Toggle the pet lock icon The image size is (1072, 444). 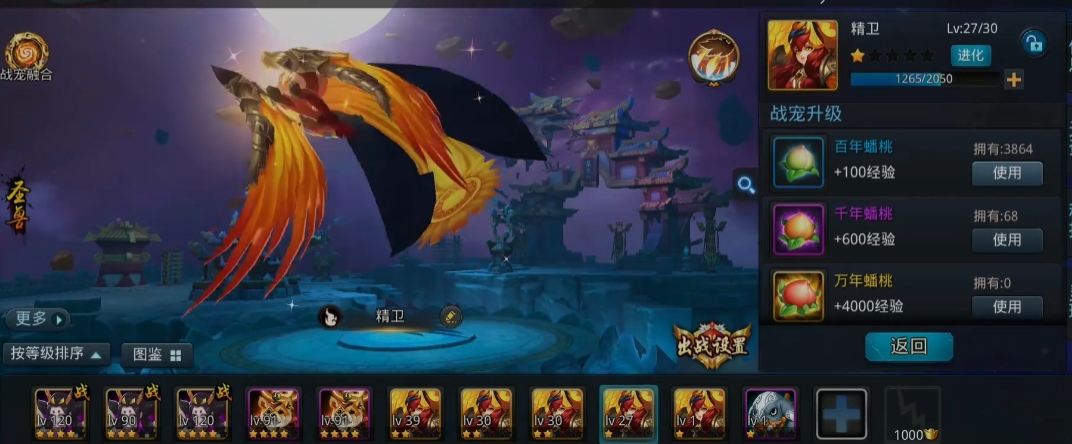coord(1032,42)
